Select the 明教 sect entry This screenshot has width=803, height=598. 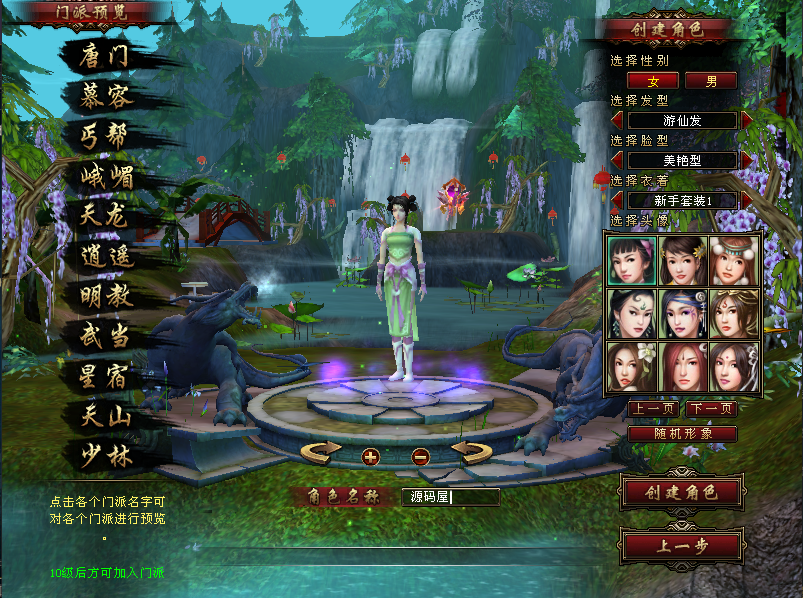pyautogui.click(x=105, y=297)
